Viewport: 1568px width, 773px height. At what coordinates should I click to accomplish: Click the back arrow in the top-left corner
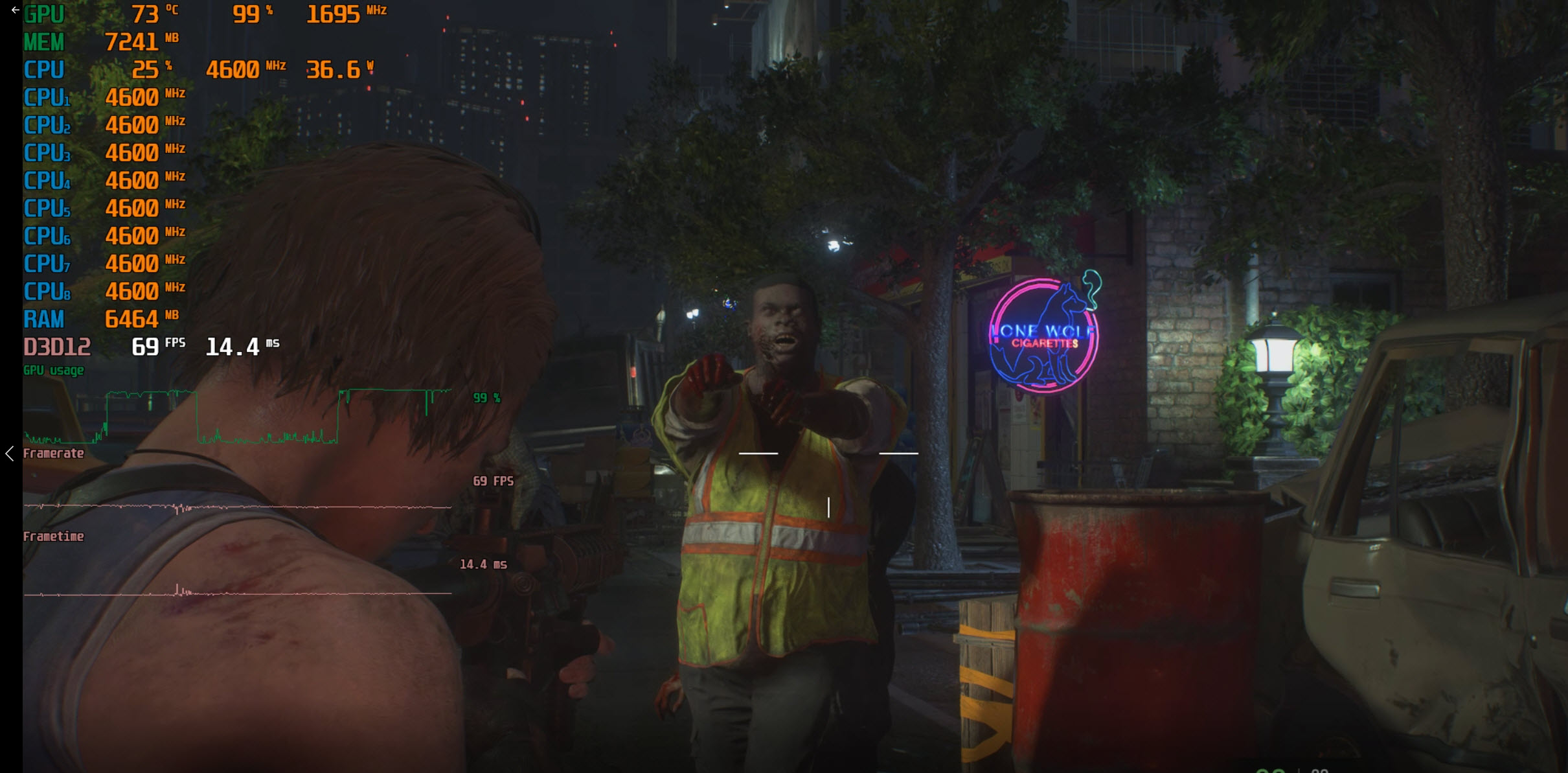coord(15,10)
